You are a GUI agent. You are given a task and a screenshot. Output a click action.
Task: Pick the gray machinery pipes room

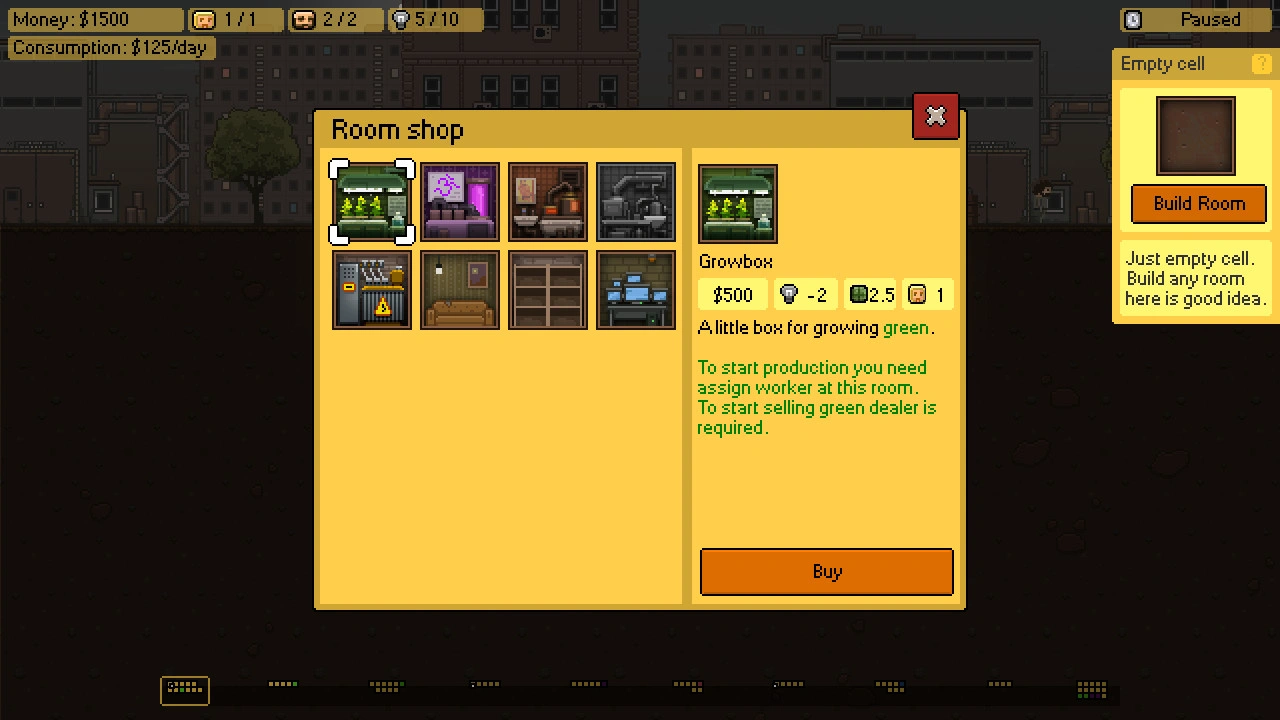click(636, 203)
